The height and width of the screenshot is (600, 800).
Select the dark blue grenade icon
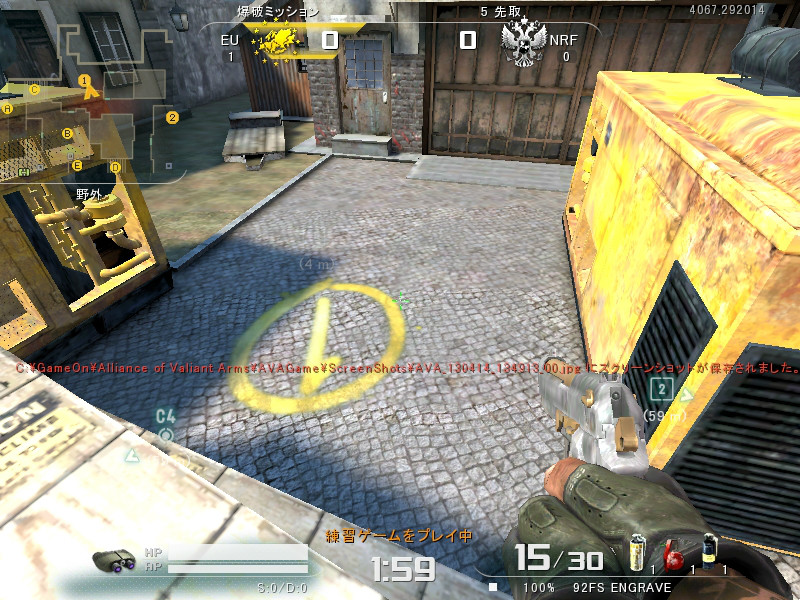coord(709,550)
